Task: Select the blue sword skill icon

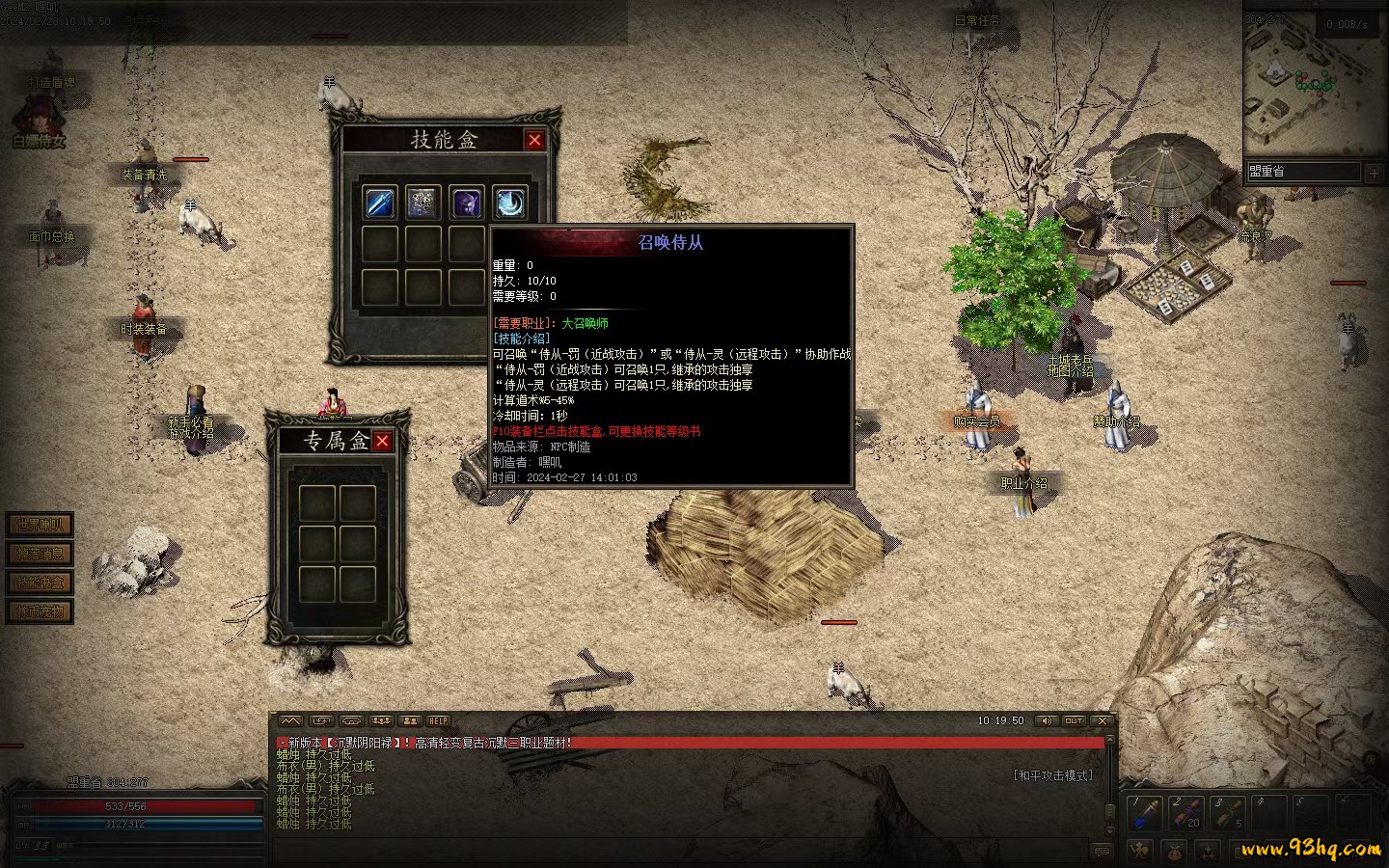Action: click(380, 203)
